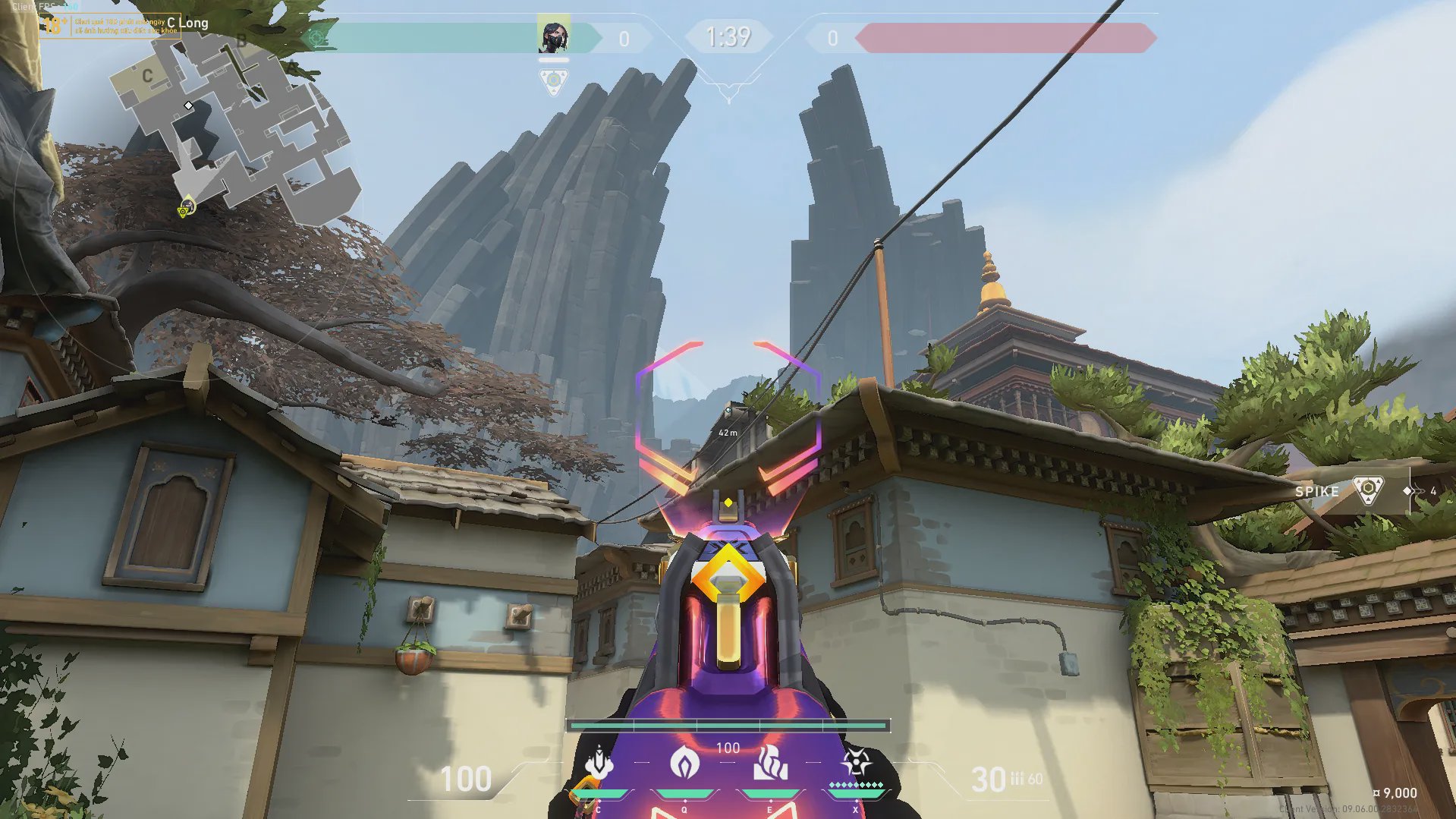1456x819 pixels.
Task: Activate Viper's Snake Bite ability
Action: point(599,763)
